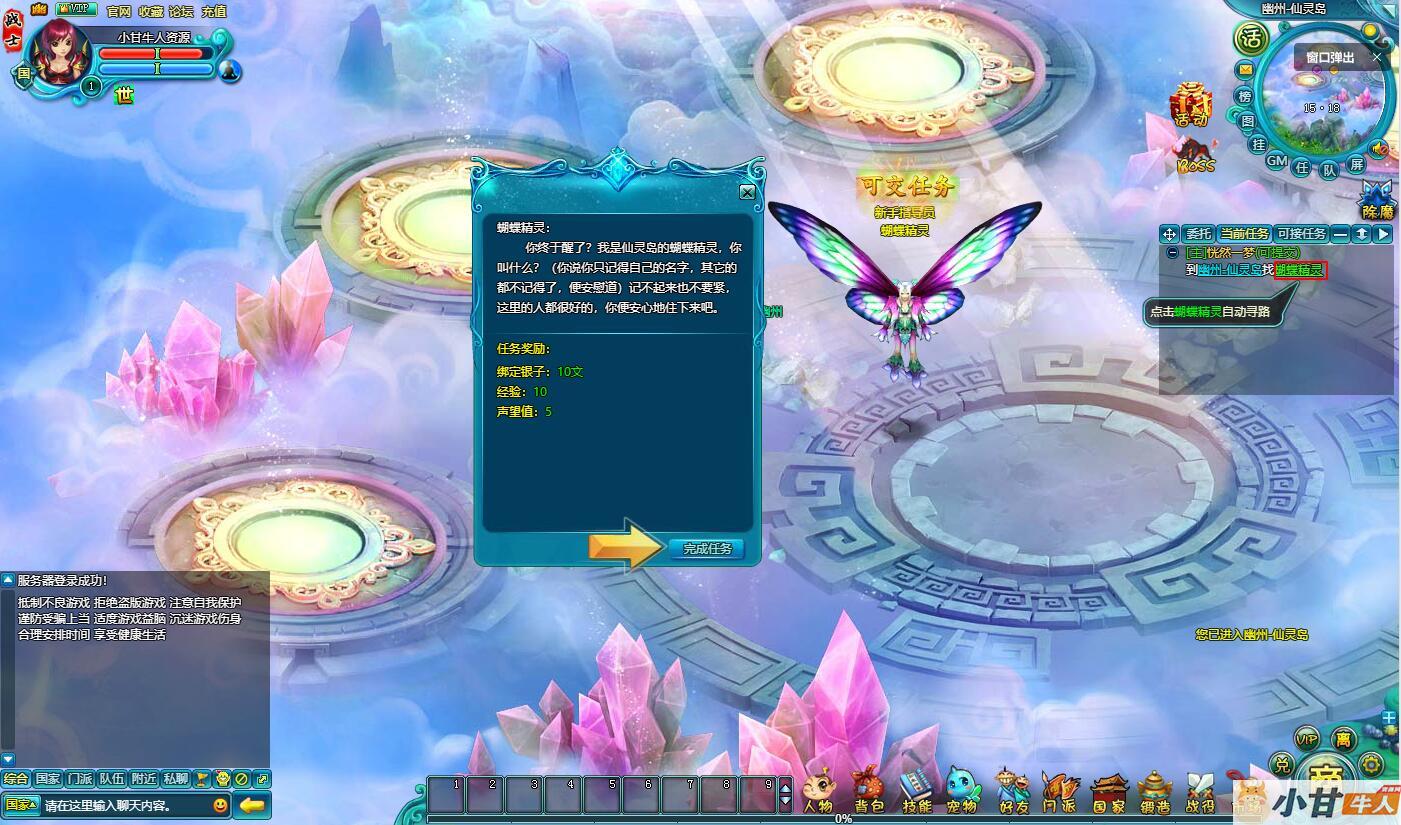Toggle the sound speaker icon by minimap
Screen dimensions: 1401x825
click(x=1379, y=149)
